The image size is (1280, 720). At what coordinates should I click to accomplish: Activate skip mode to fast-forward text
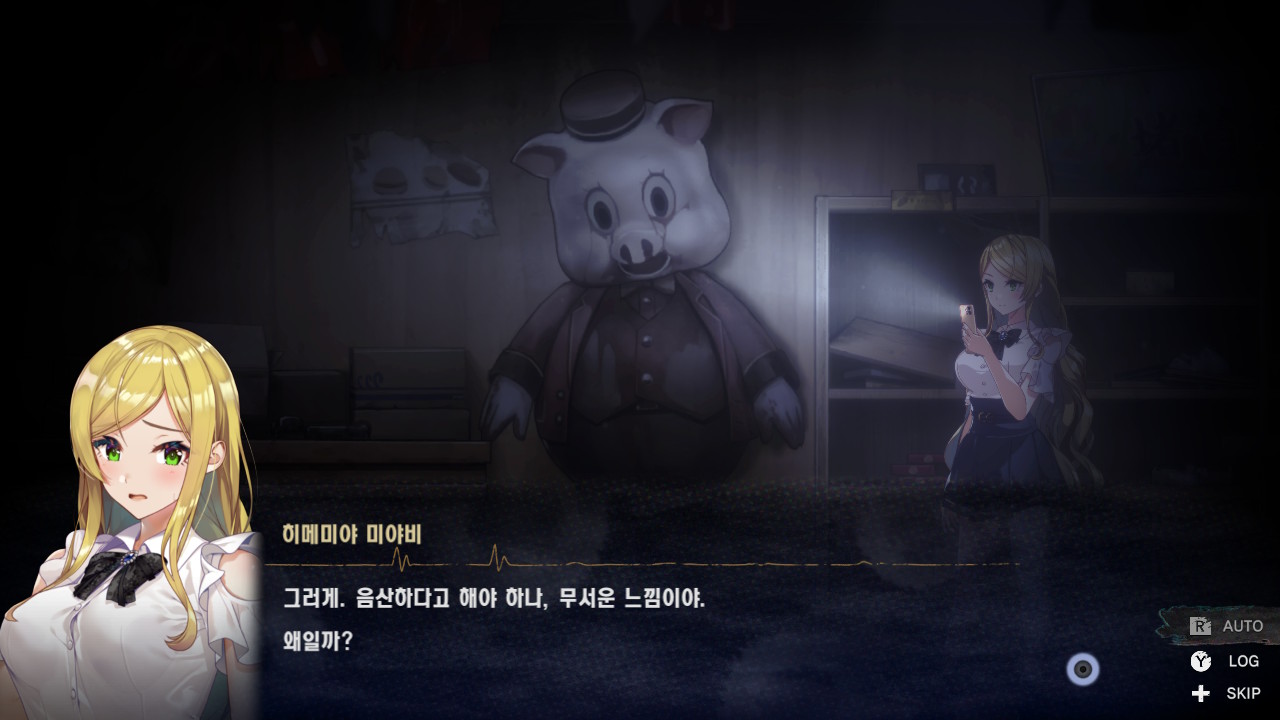pyautogui.click(x=1230, y=692)
